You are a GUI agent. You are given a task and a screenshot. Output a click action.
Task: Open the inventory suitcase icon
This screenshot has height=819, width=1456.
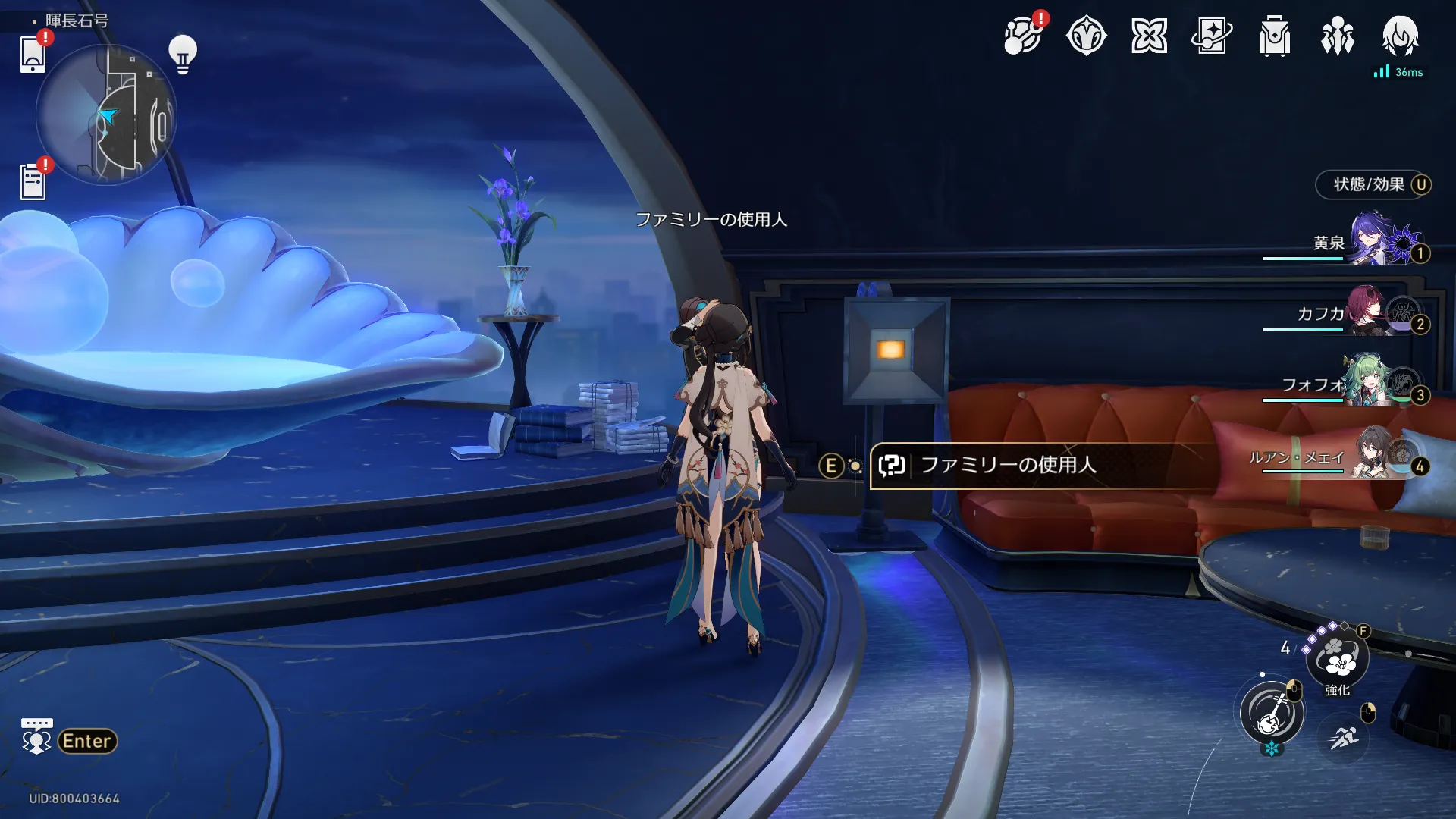(x=1275, y=36)
